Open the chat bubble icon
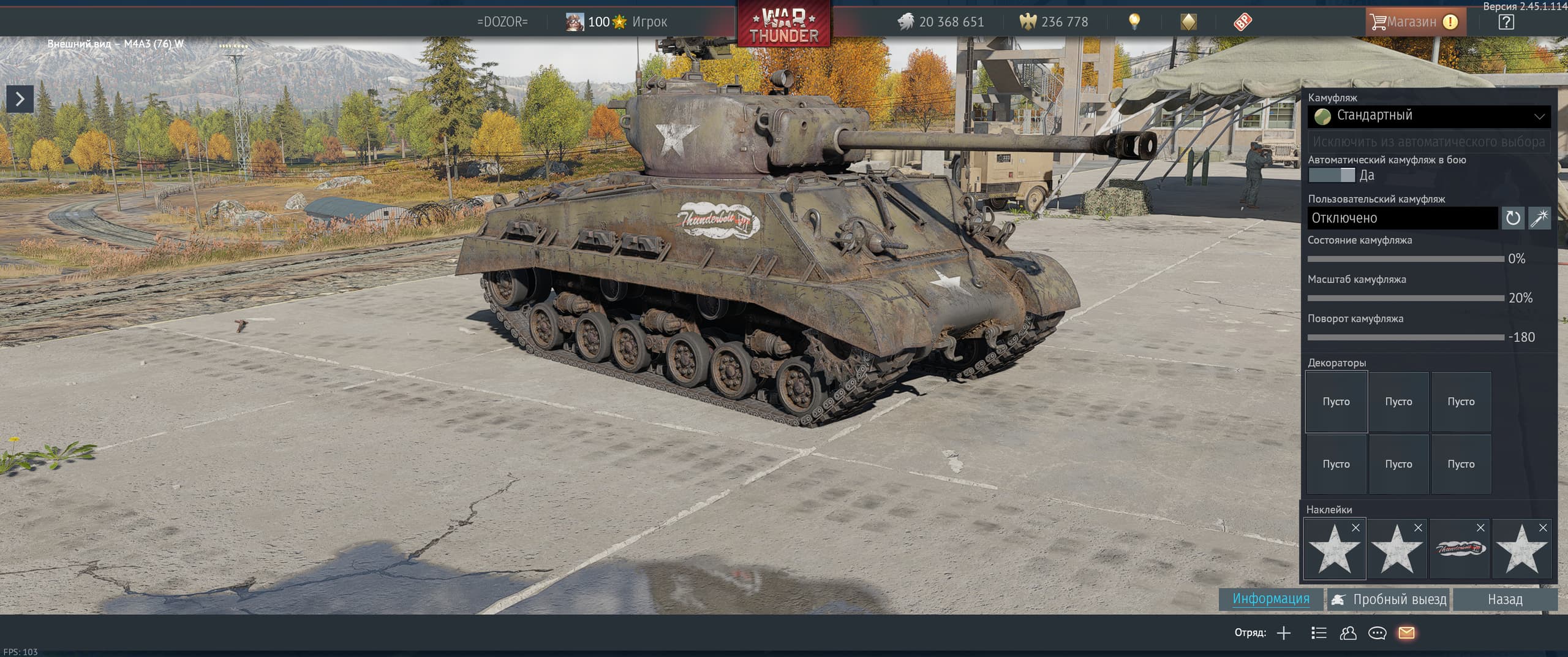The height and width of the screenshot is (657, 1568). coord(1377,633)
